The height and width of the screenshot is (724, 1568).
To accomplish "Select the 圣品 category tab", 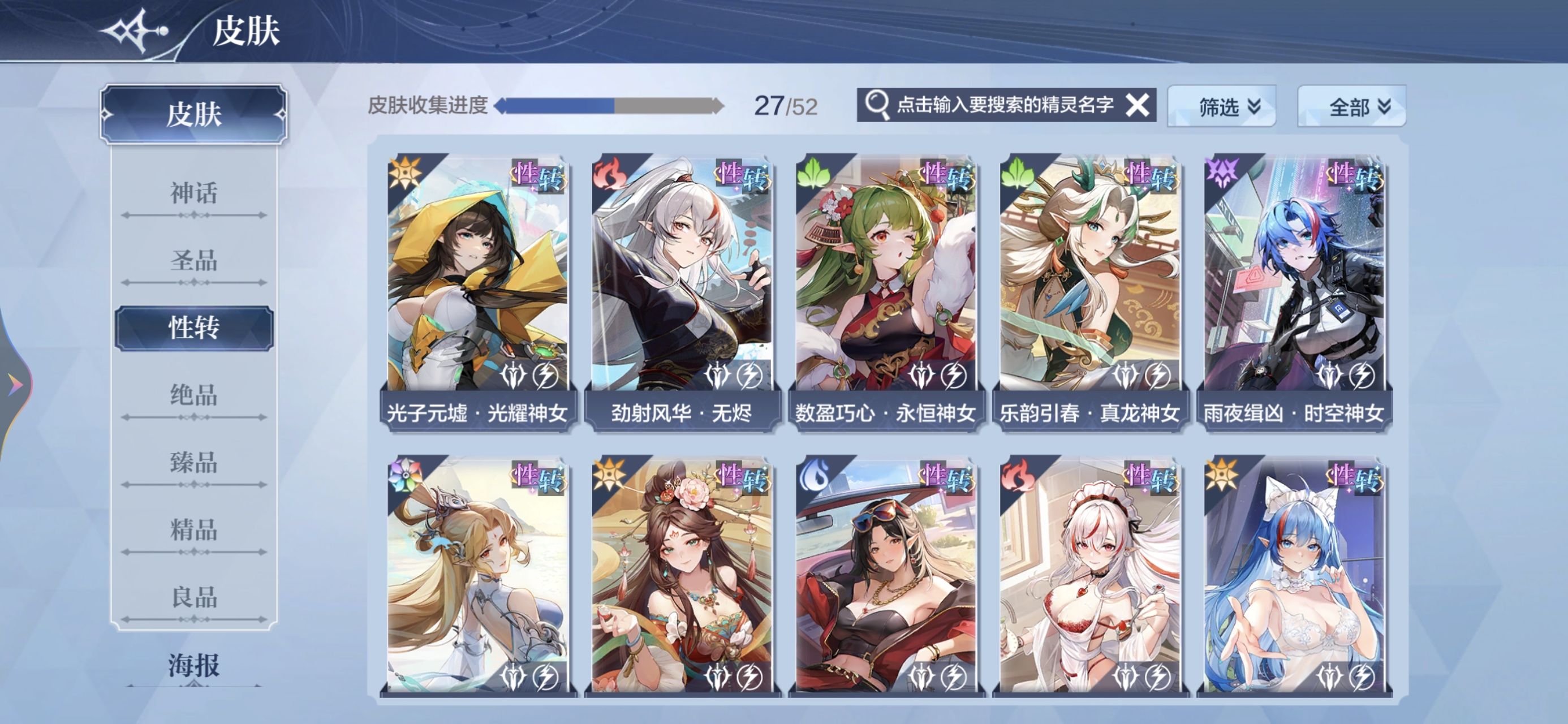I will (x=193, y=261).
